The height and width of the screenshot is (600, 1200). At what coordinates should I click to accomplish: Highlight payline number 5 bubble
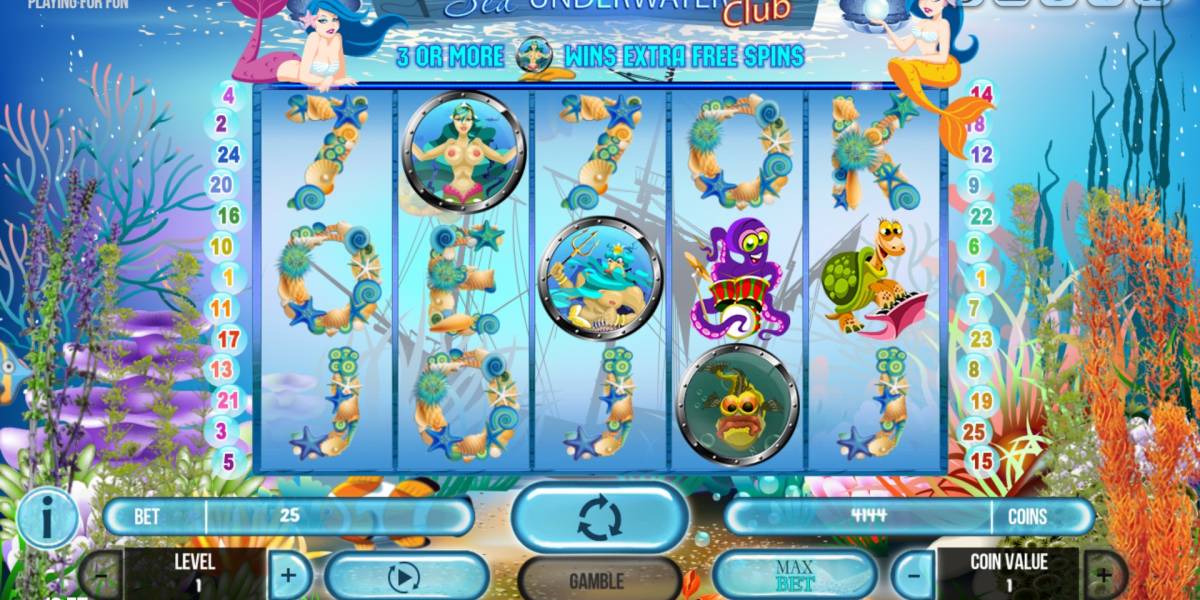(x=228, y=462)
